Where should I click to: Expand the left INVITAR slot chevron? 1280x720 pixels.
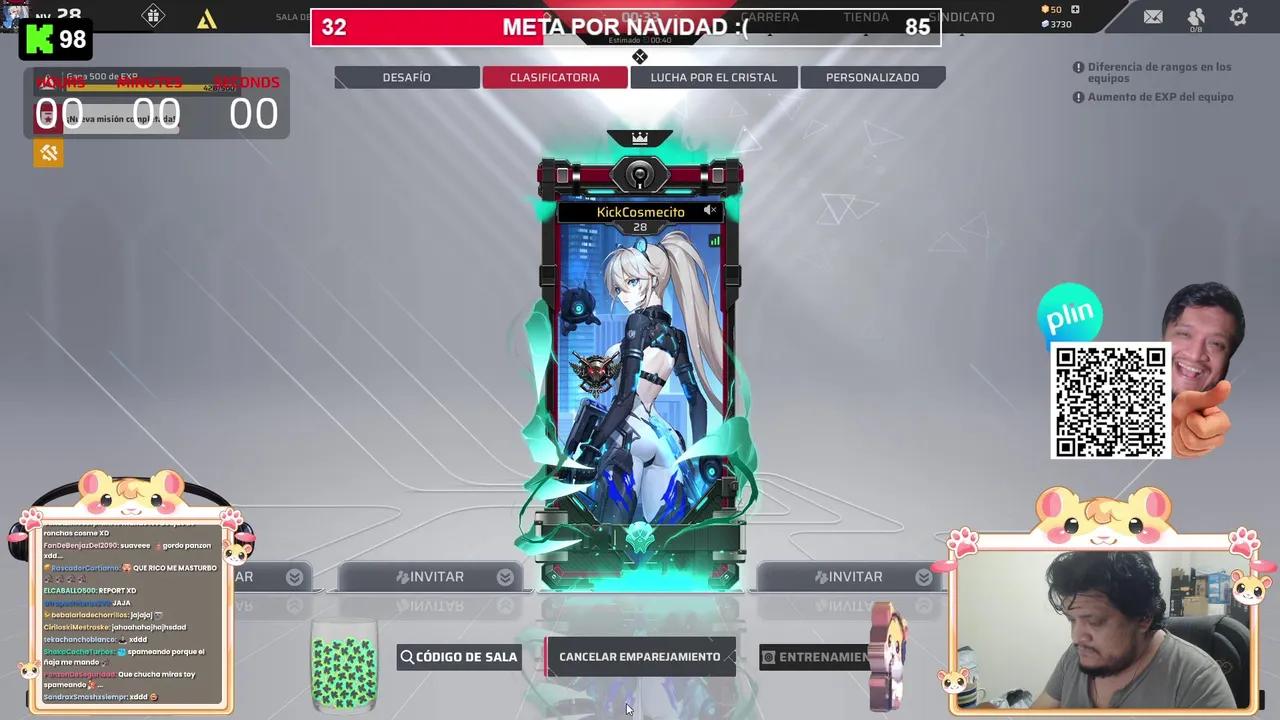[294, 576]
